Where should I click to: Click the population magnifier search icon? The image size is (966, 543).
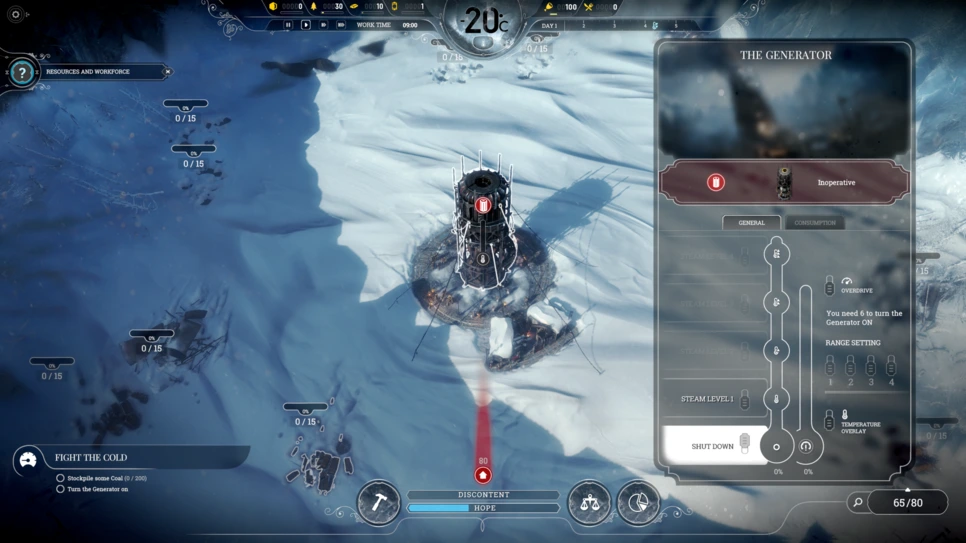[x=857, y=503]
